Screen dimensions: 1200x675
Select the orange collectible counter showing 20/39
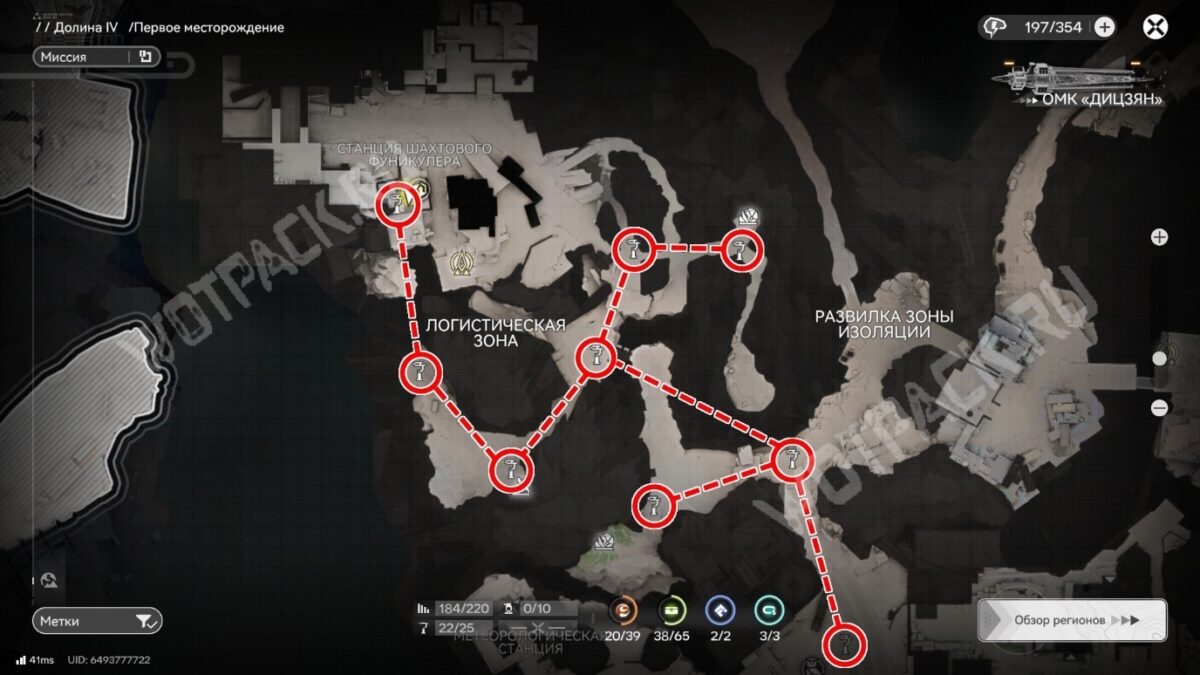tap(624, 610)
